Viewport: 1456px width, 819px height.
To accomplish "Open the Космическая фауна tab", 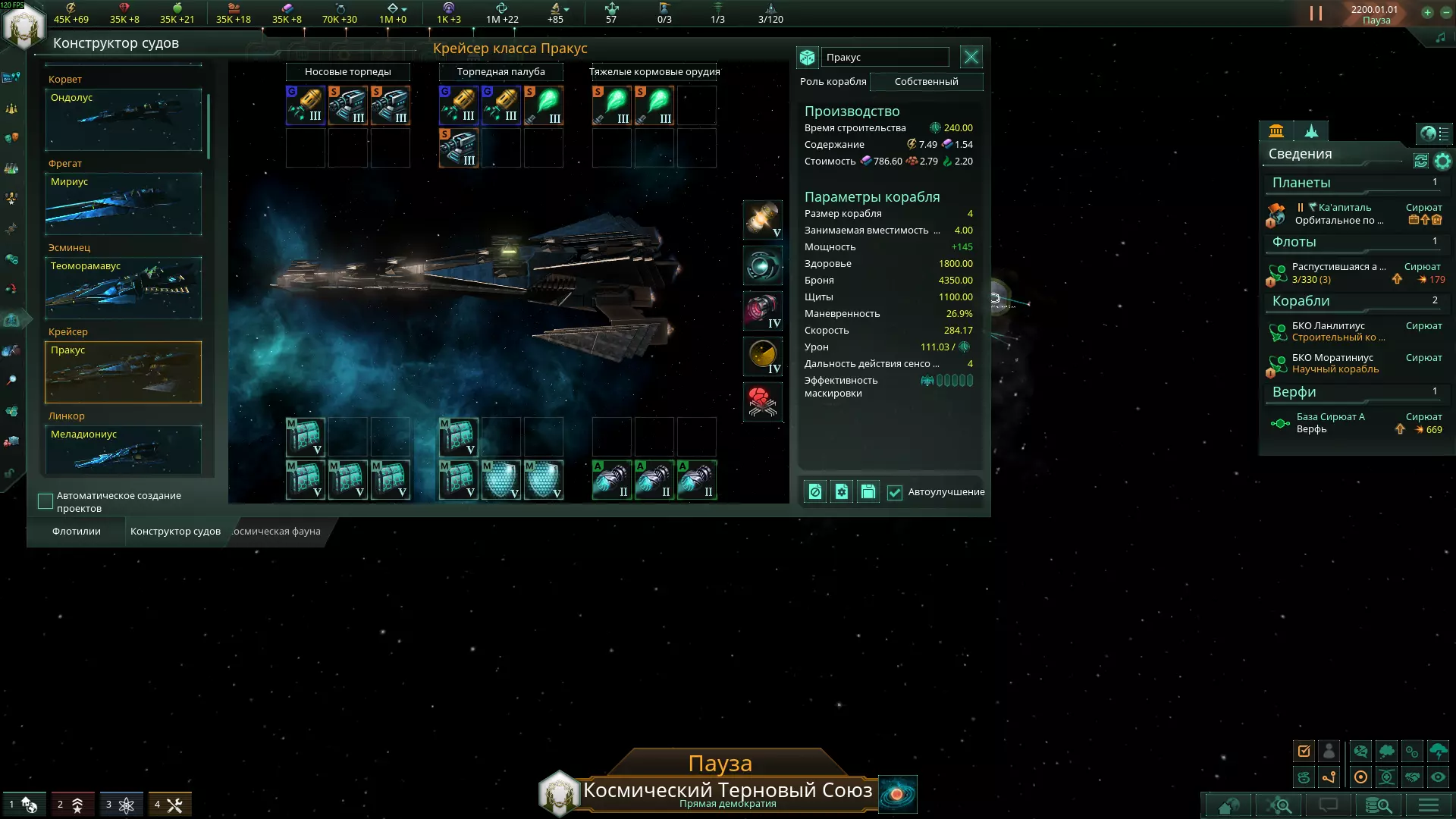I will coord(277,532).
